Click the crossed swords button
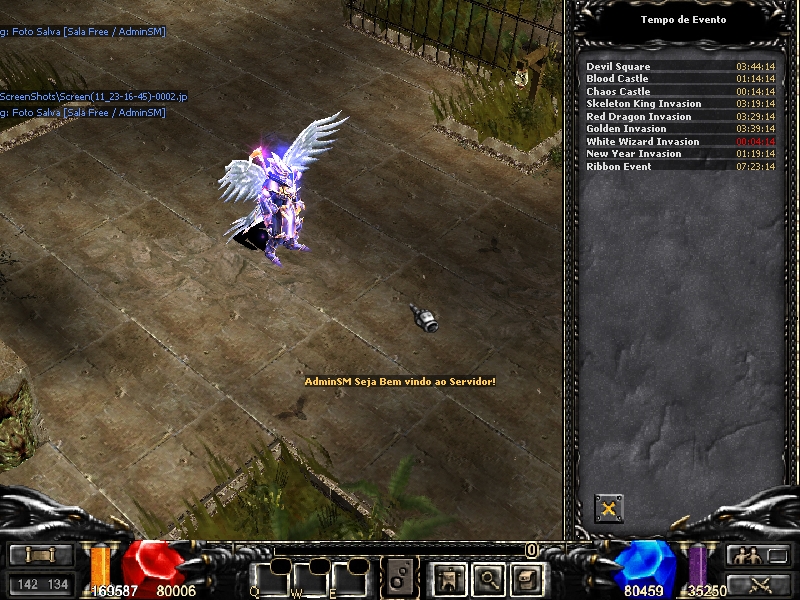The width and height of the screenshot is (800, 600). pyautogui.click(x=759, y=584)
